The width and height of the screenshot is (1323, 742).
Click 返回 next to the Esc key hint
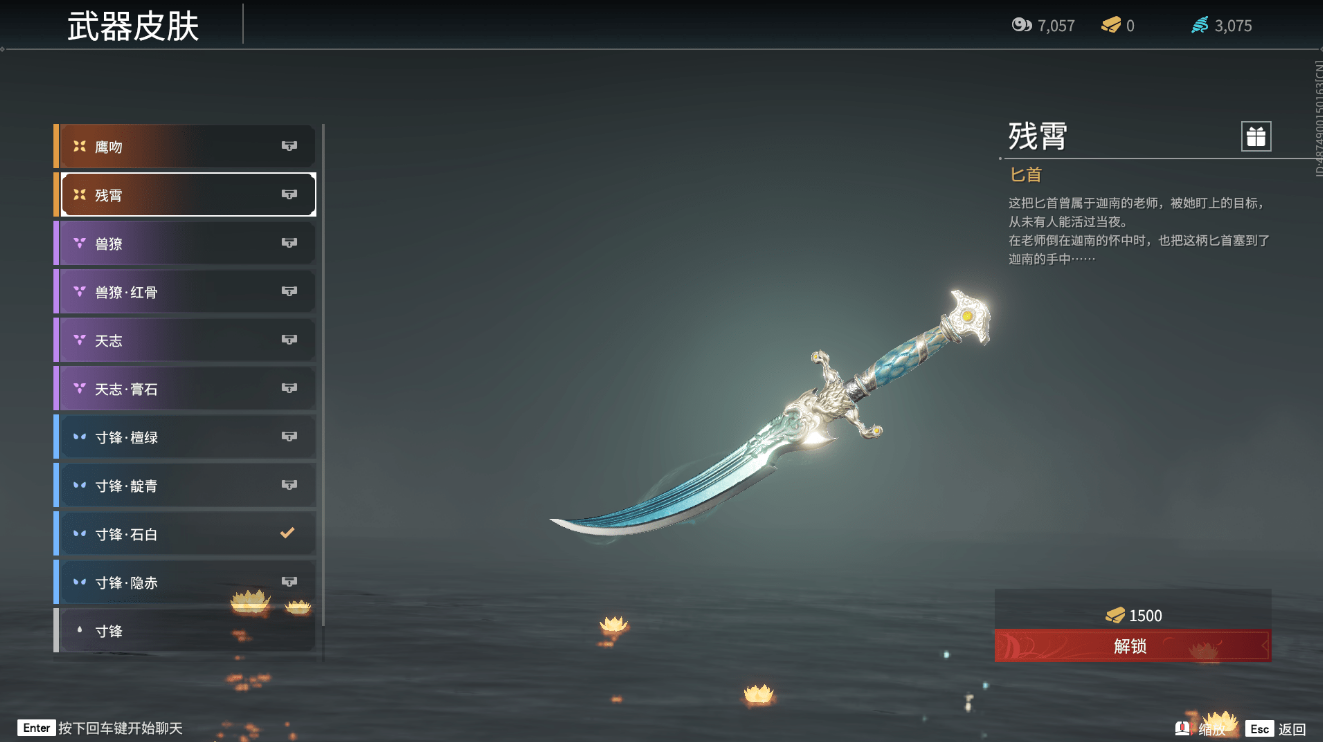click(1293, 728)
